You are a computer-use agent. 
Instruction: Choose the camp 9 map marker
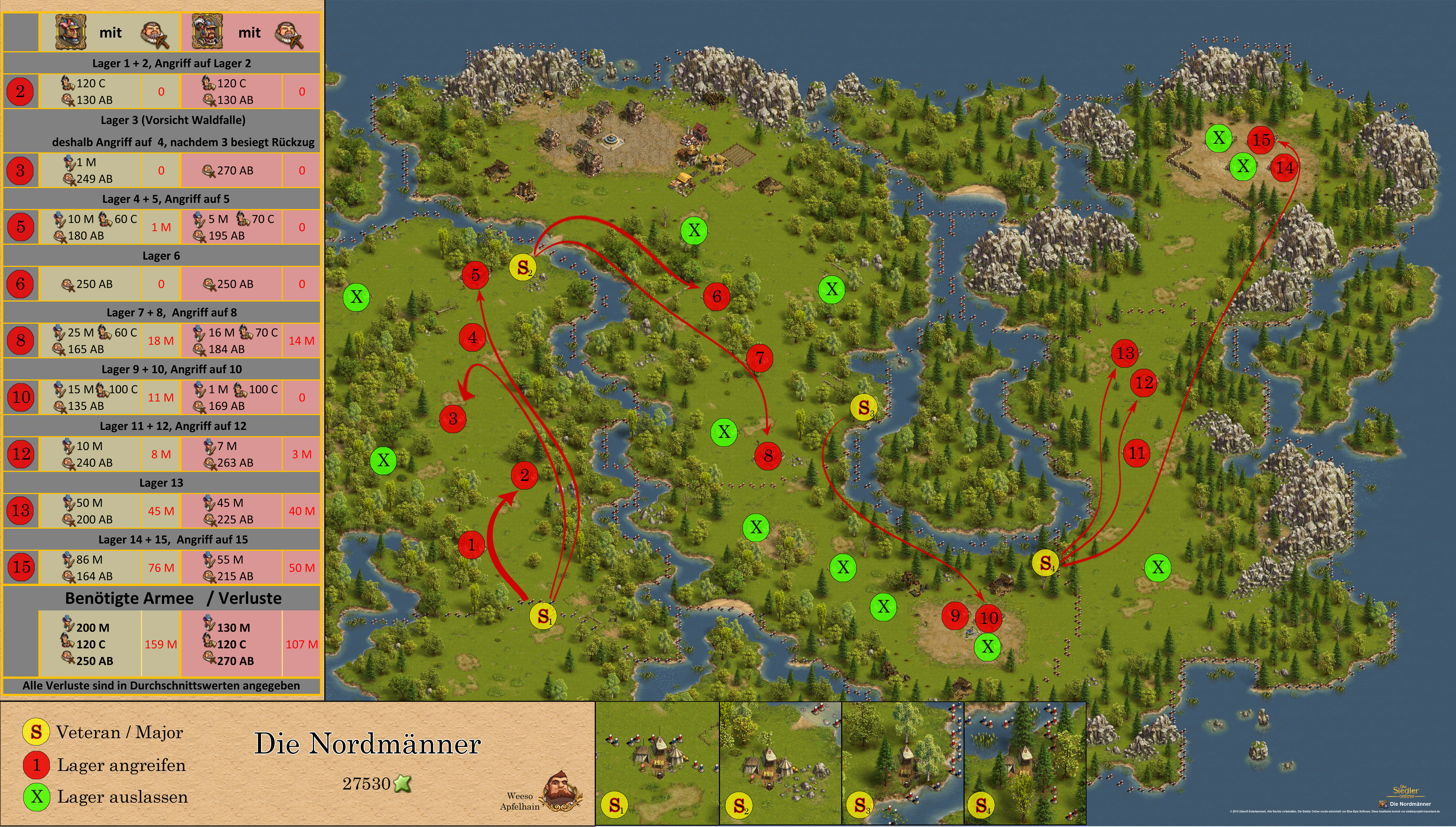click(955, 616)
